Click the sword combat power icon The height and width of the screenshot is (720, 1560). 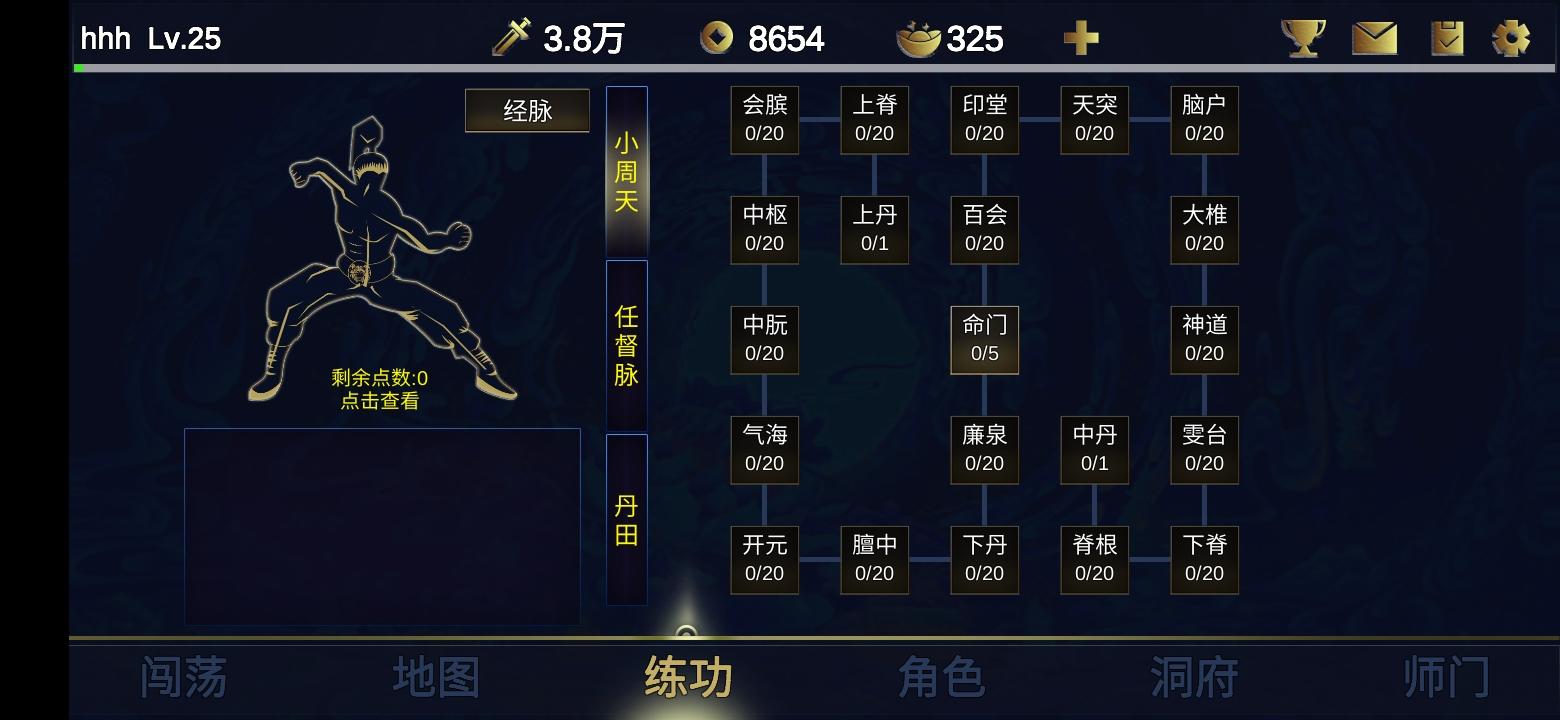[x=510, y=36]
